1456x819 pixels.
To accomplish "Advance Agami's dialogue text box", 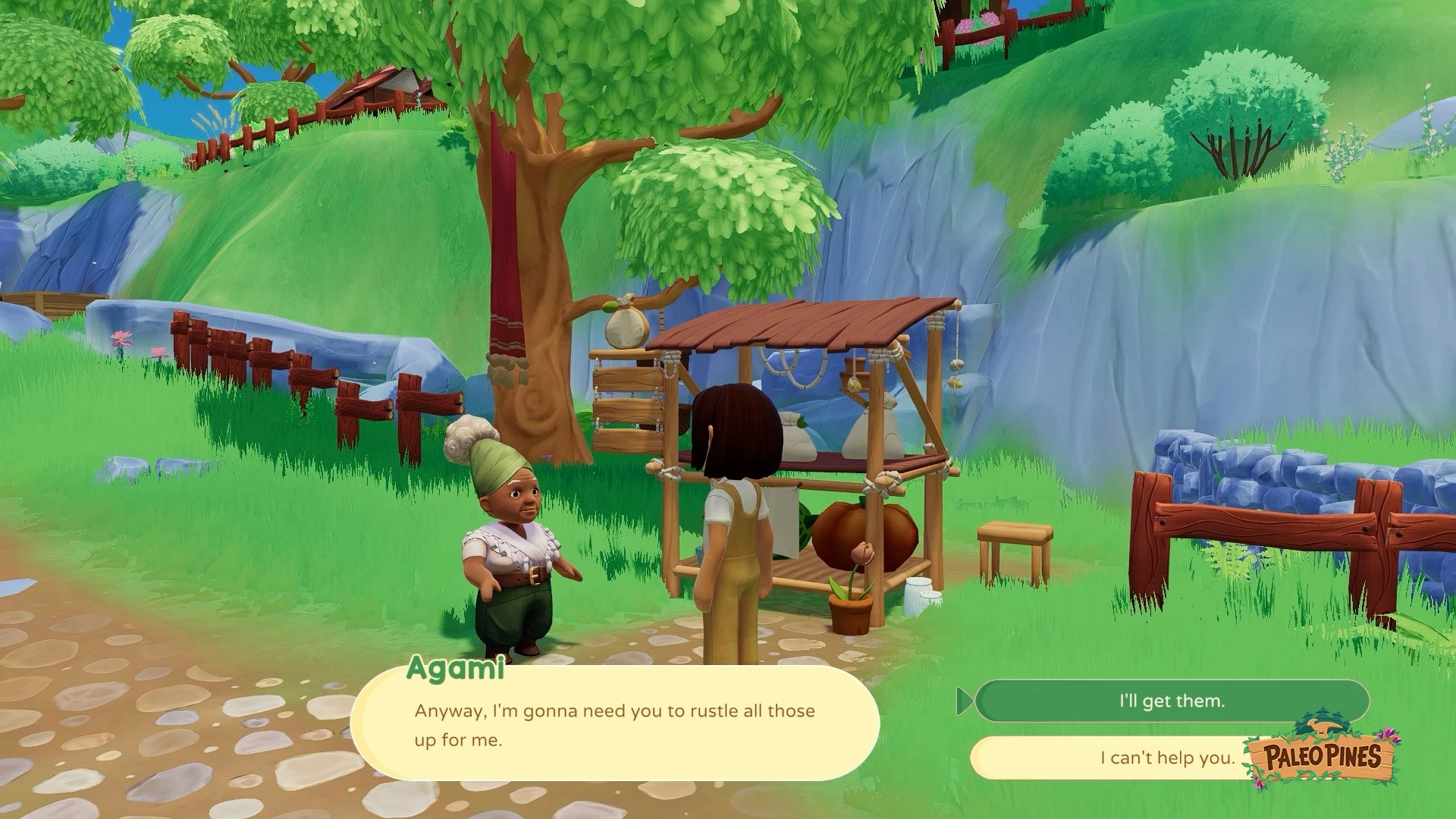I will point(614,725).
